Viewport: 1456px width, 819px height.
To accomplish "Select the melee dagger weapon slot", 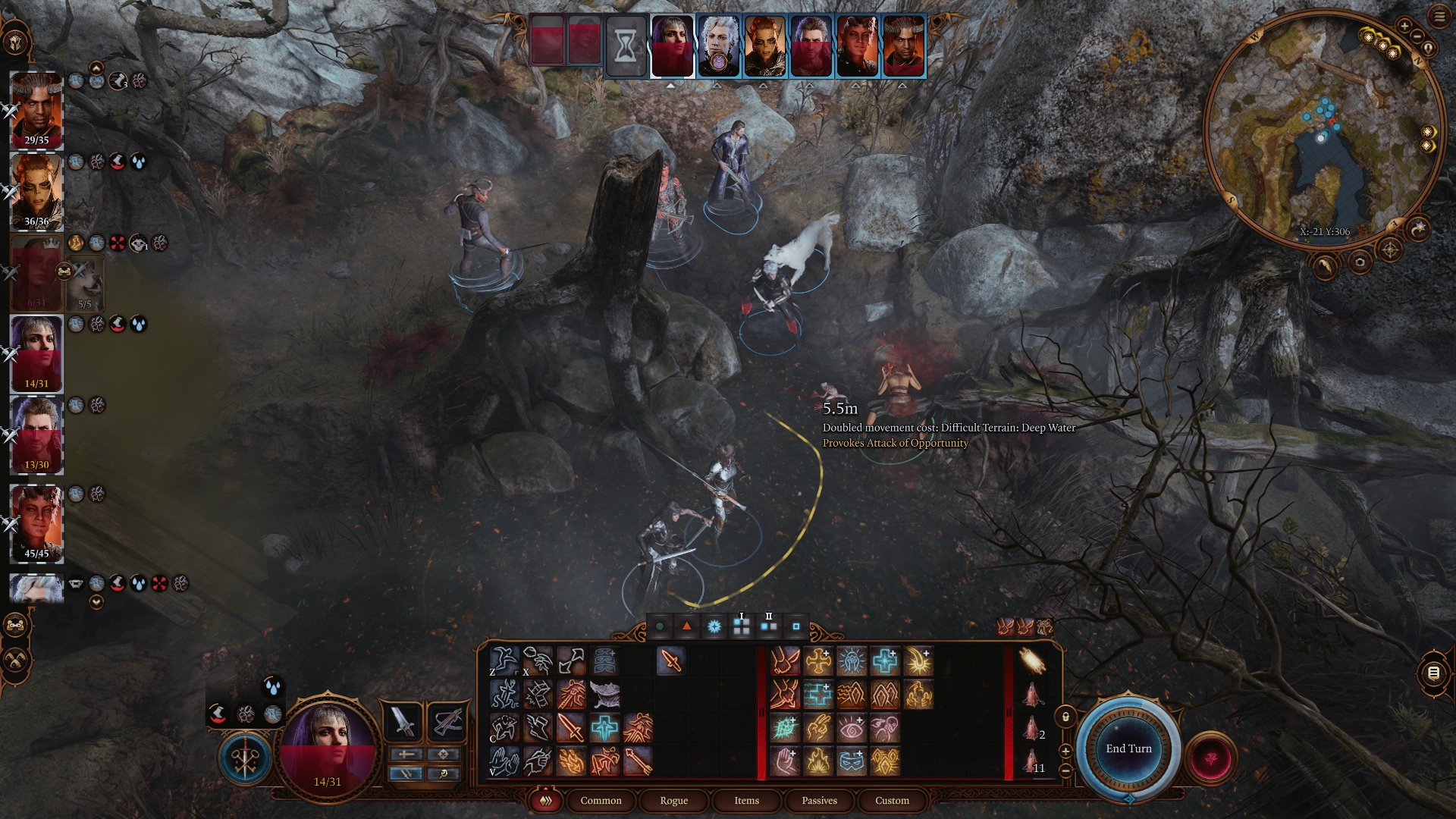I will point(403,721).
